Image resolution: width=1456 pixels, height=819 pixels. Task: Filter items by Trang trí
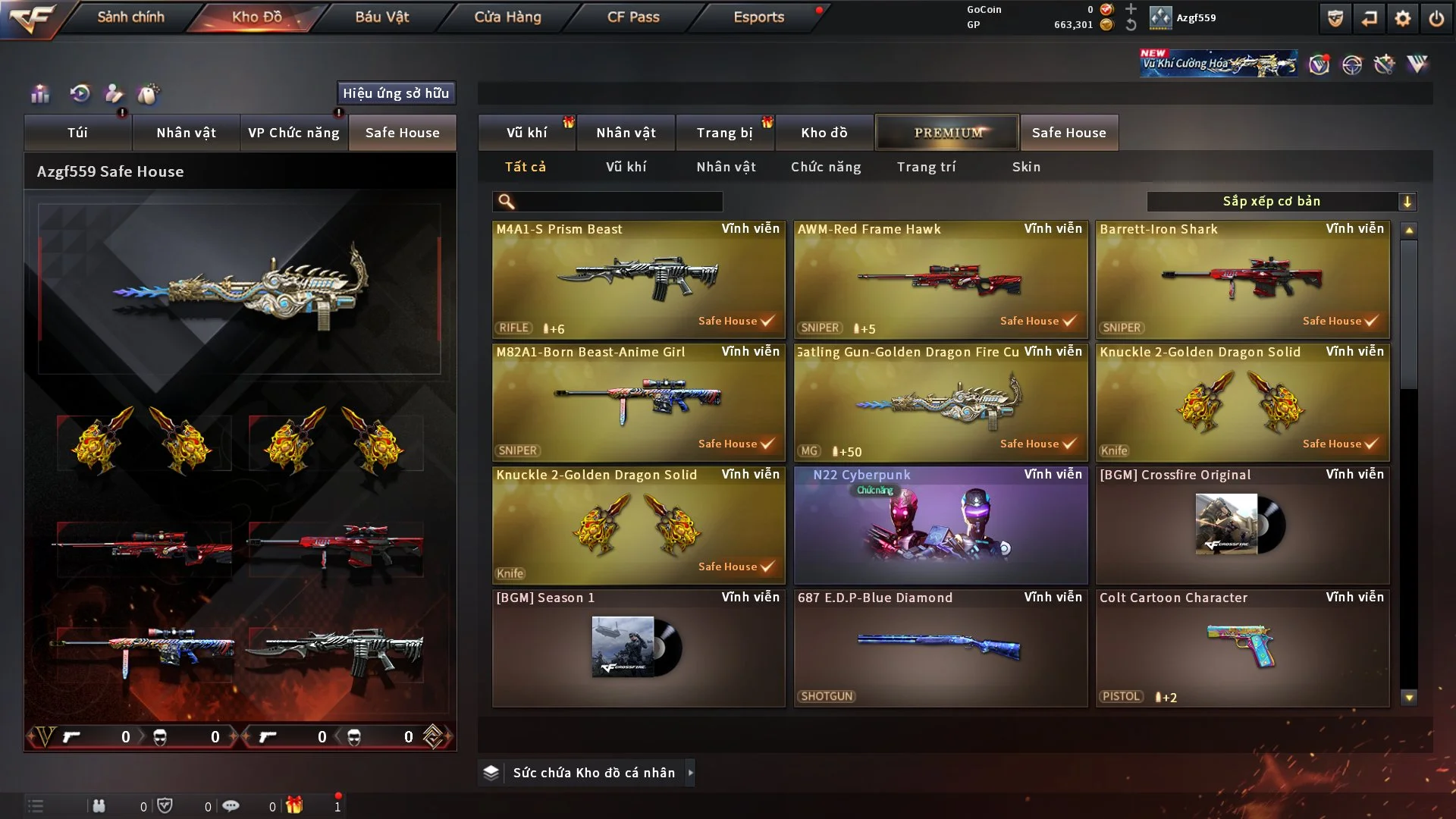click(926, 167)
